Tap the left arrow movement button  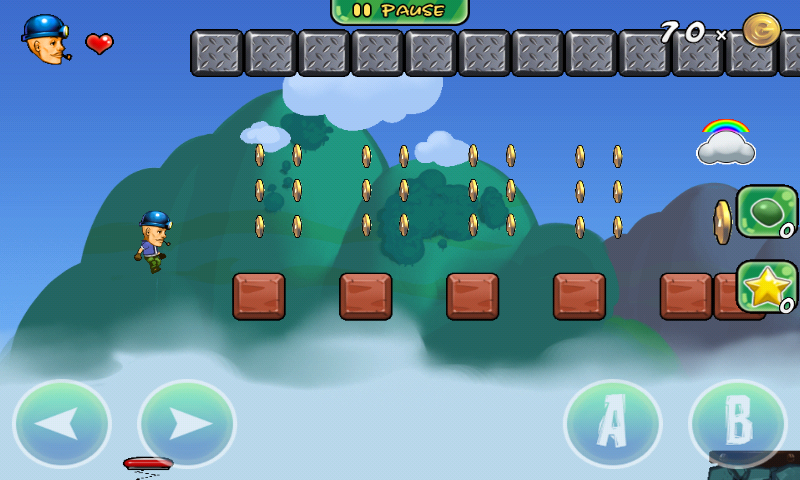pyautogui.click(x=62, y=424)
